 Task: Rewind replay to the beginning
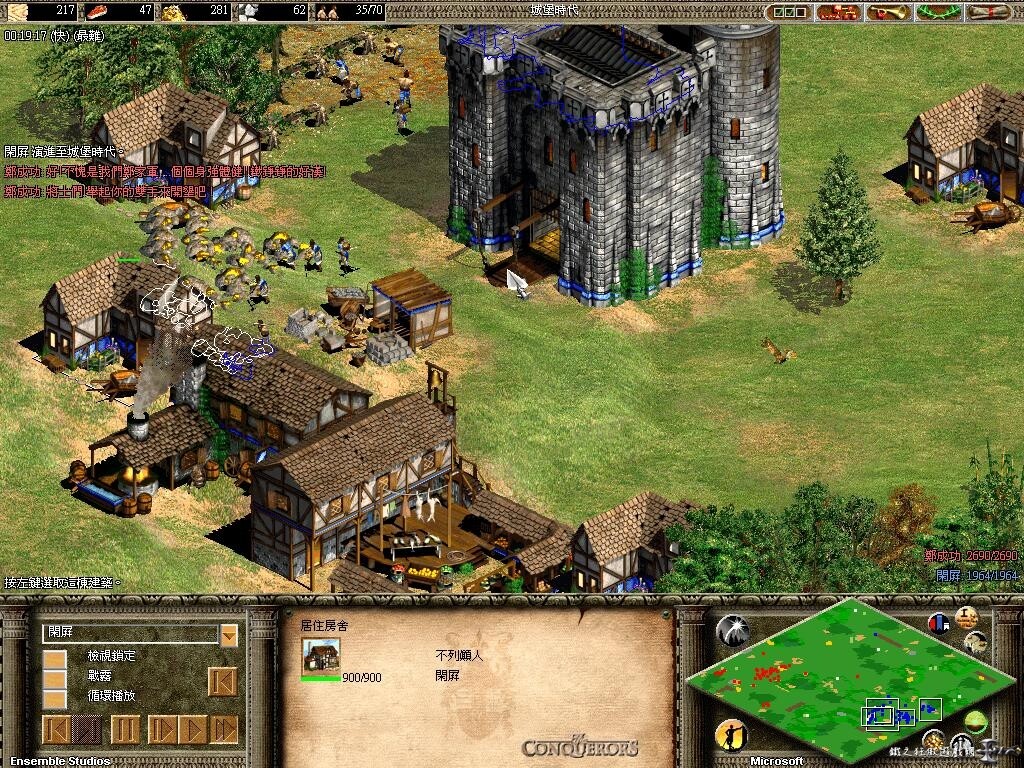pos(56,730)
